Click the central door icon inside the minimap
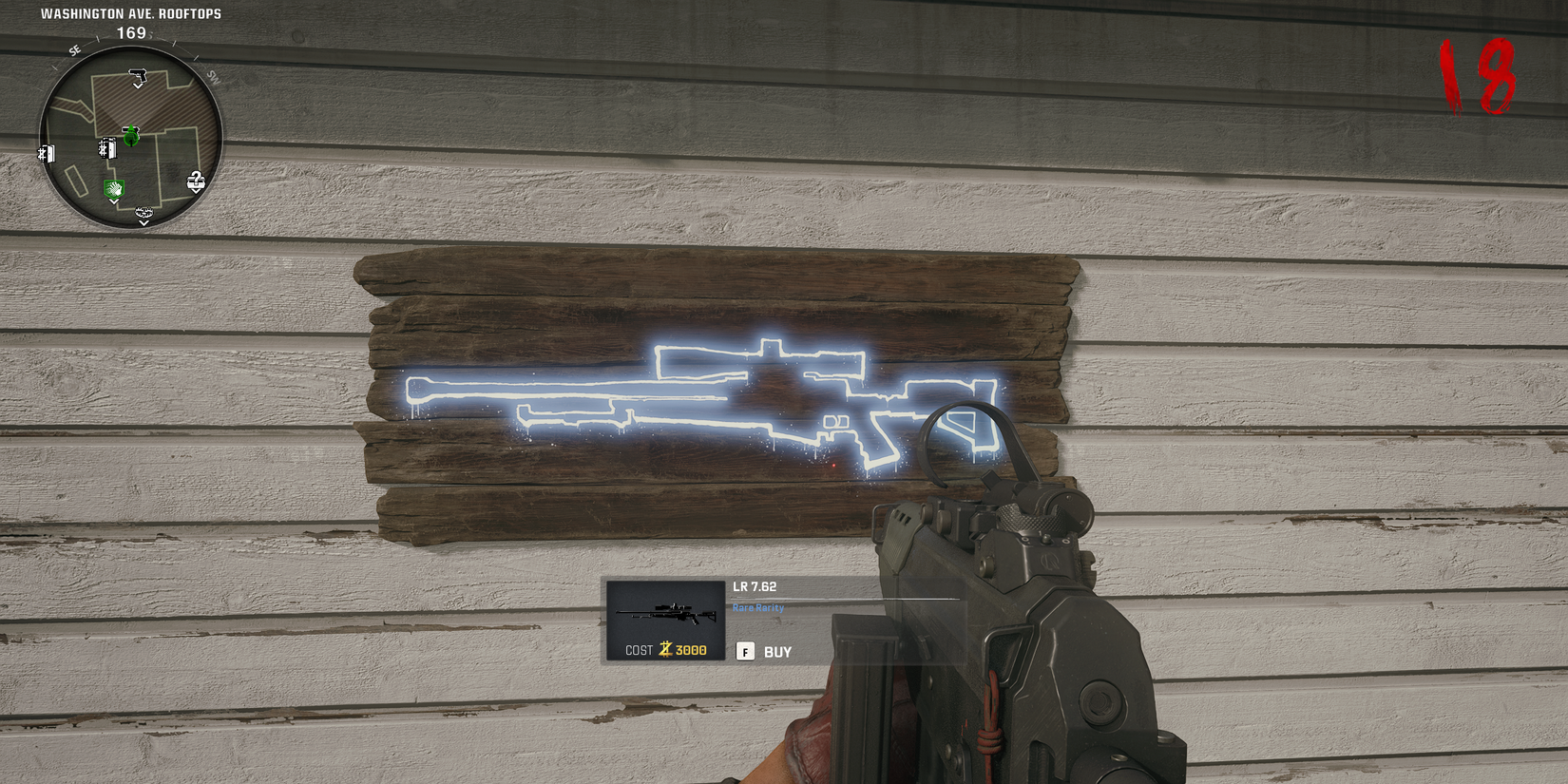Viewport: 1568px width, 784px height. (107, 150)
